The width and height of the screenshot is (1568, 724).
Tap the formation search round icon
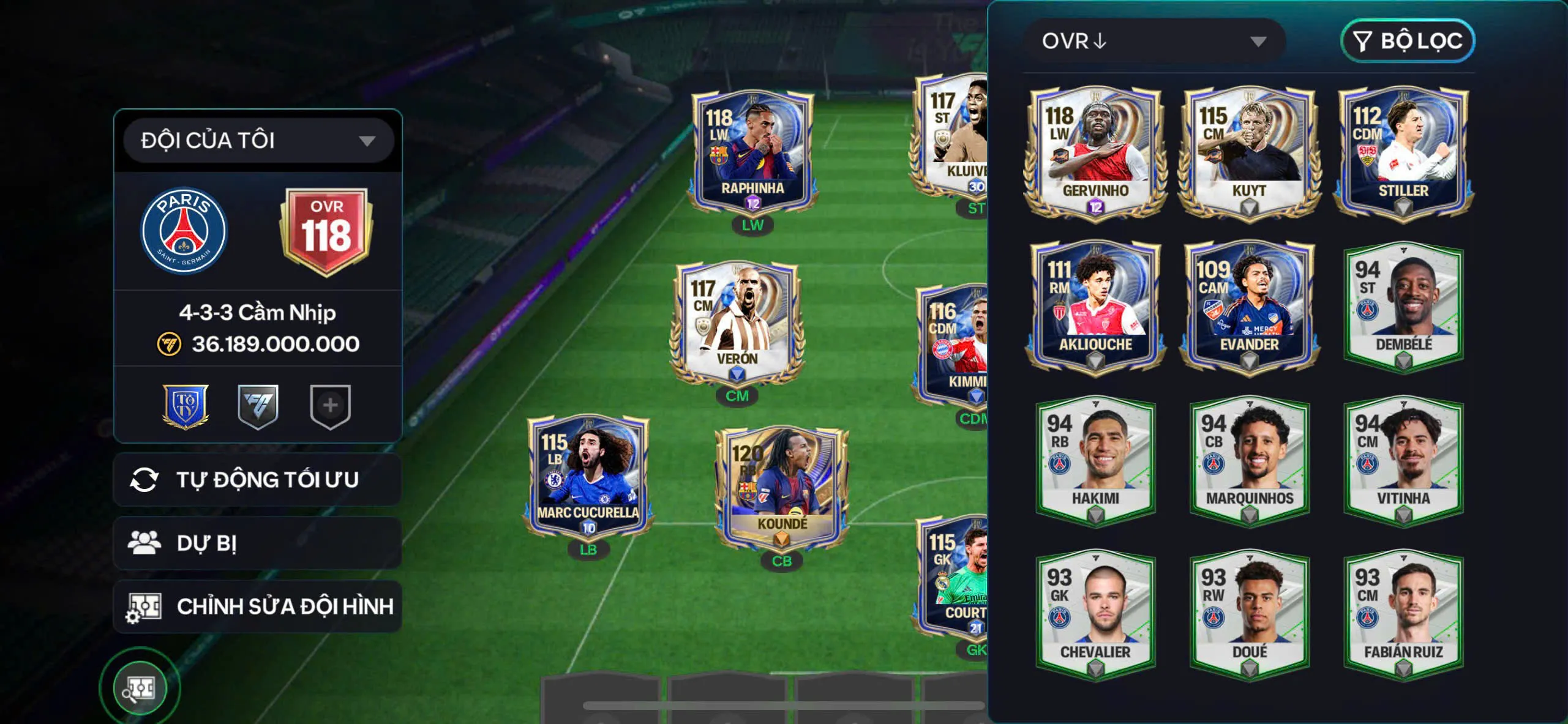pos(140,688)
